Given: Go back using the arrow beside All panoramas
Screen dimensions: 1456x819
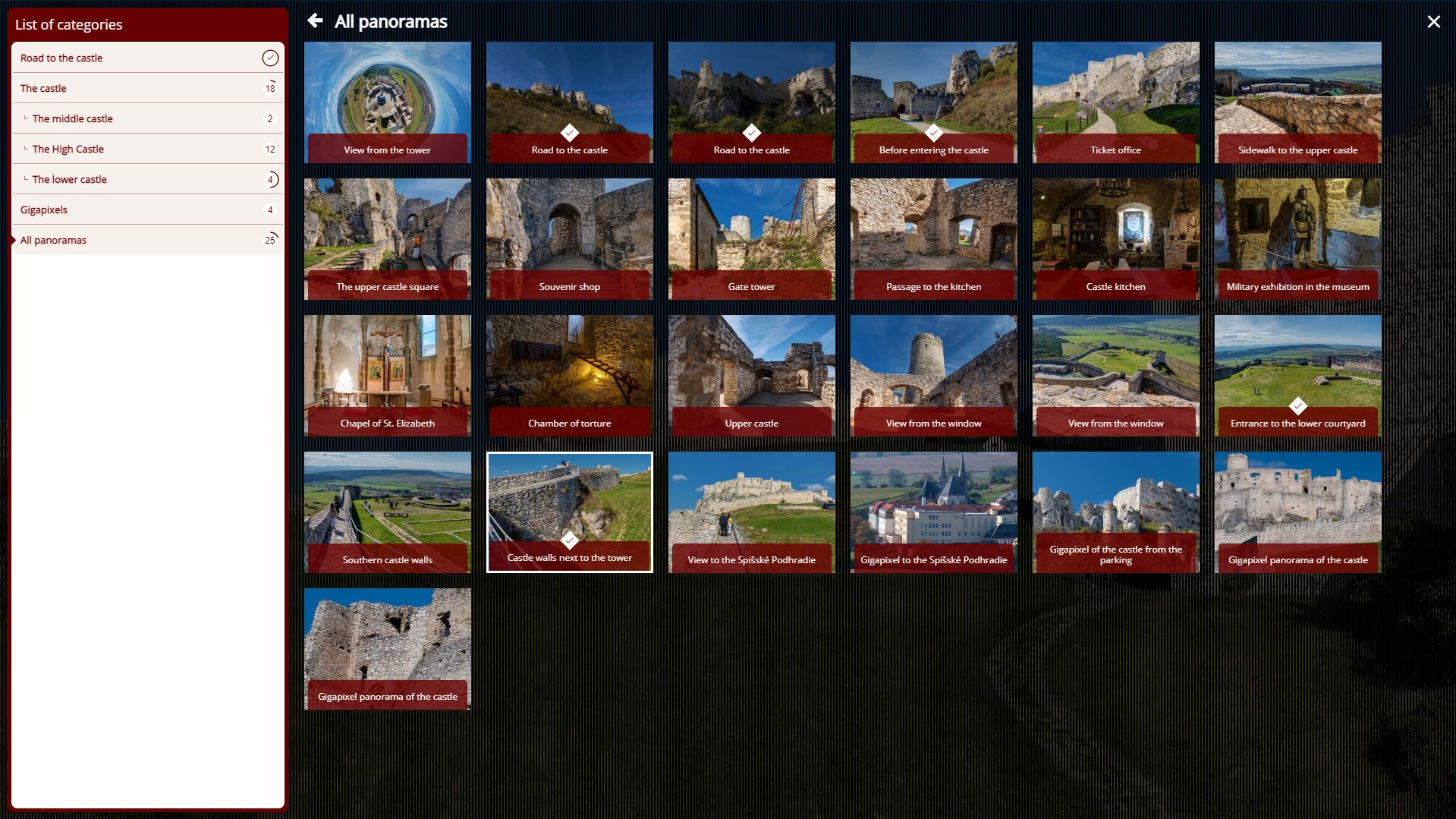Looking at the screenshot, I should pyautogui.click(x=316, y=21).
